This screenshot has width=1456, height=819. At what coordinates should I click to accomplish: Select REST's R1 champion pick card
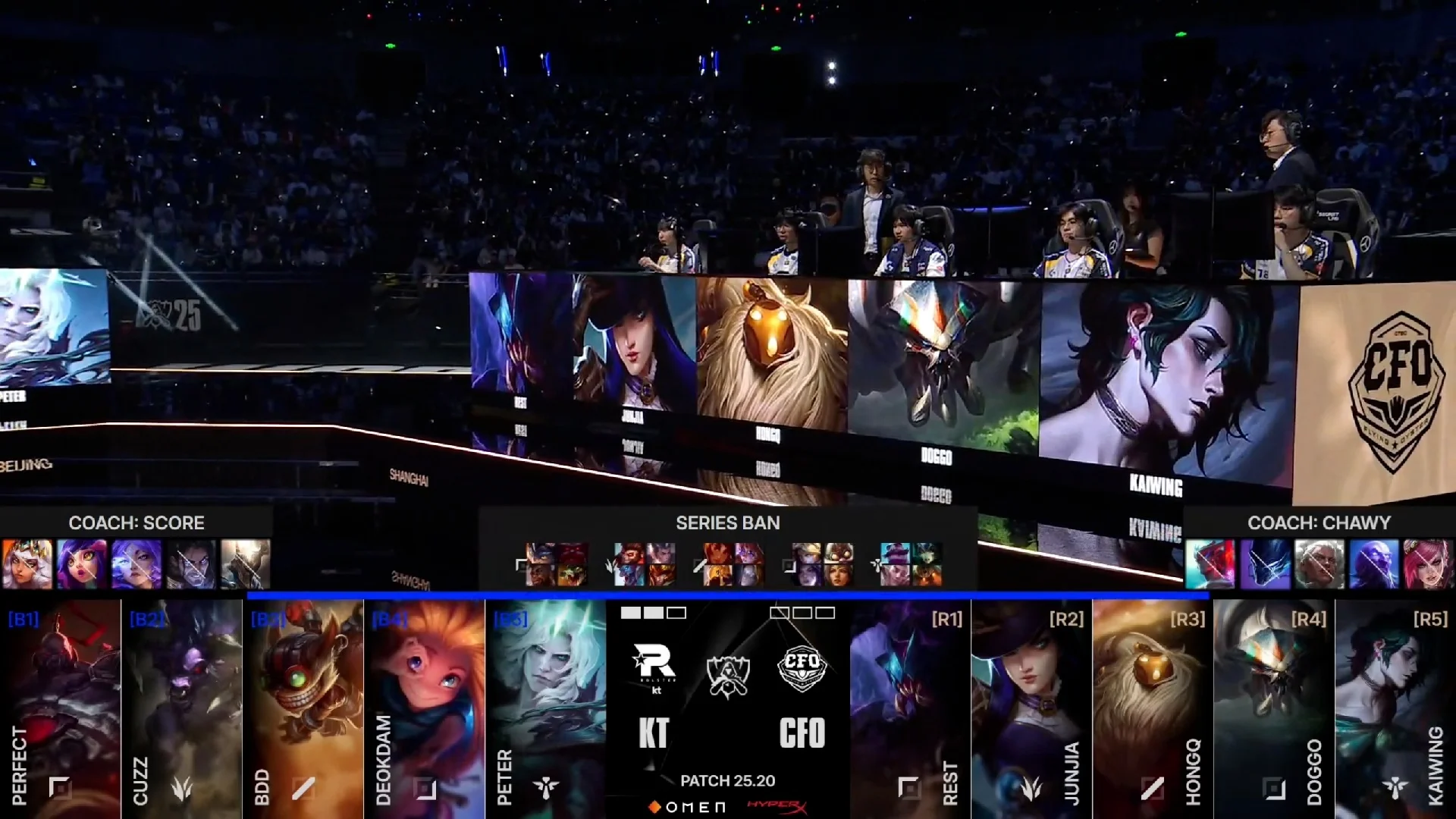point(910,709)
